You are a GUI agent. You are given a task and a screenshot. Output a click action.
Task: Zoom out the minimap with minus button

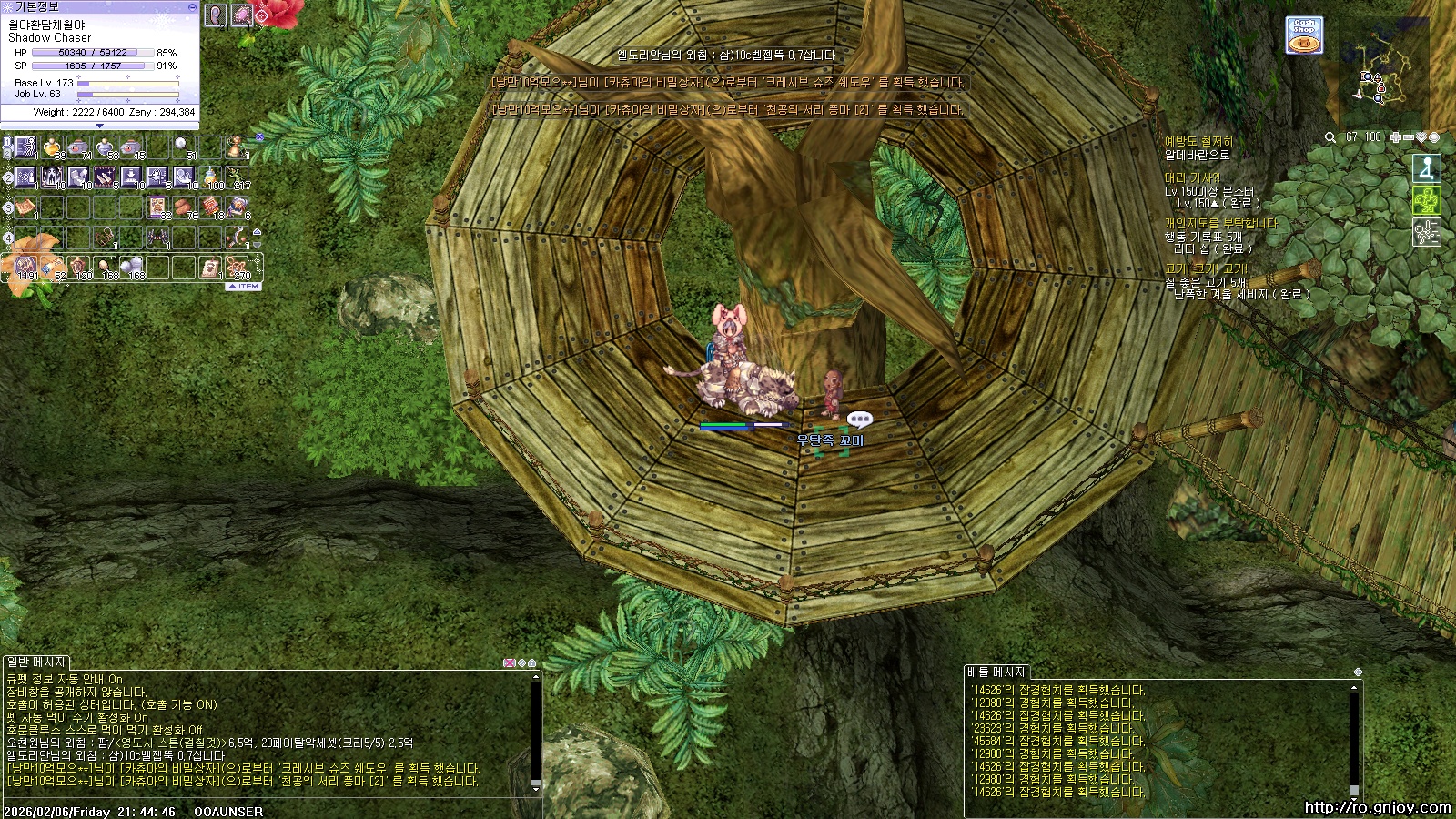click(1409, 137)
